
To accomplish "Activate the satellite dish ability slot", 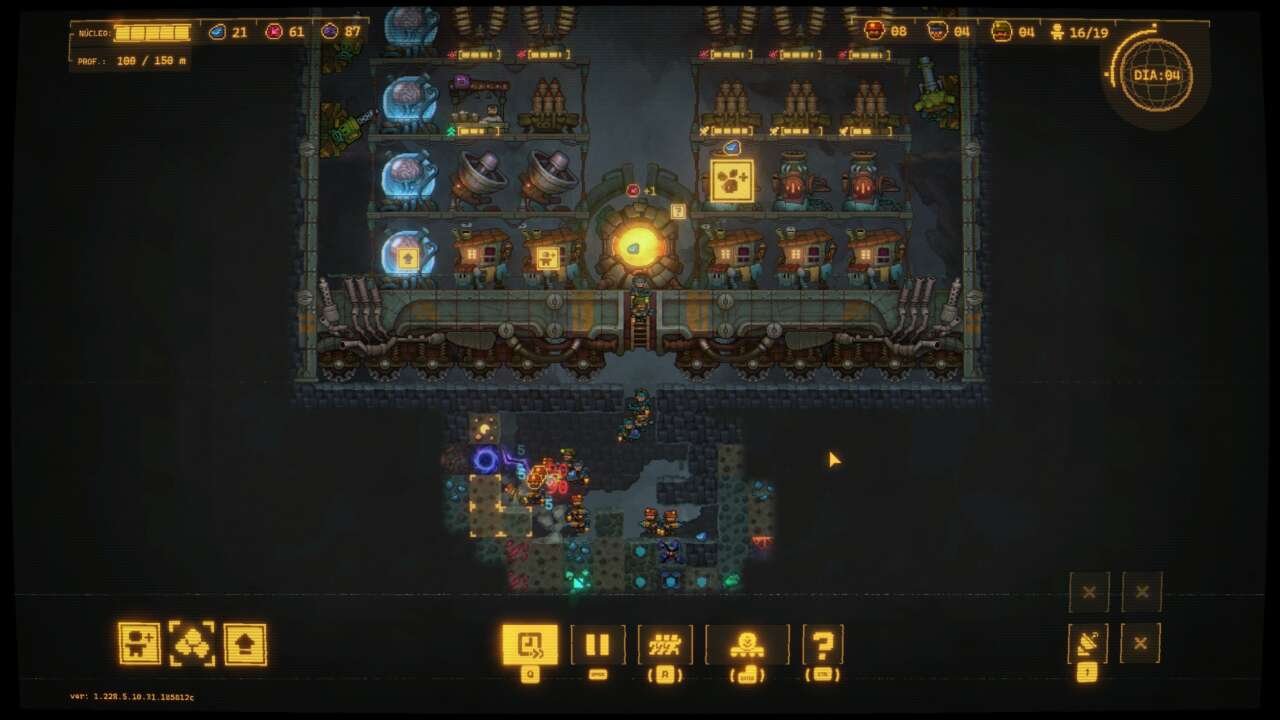I will tap(1087, 644).
